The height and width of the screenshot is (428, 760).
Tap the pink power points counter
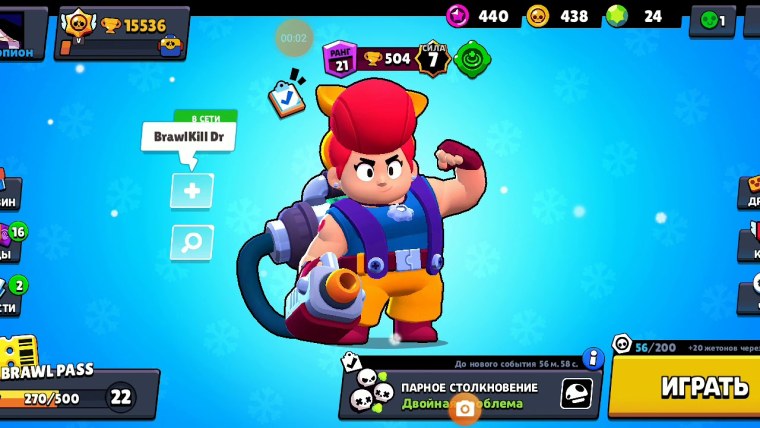(x=478, y=16)
